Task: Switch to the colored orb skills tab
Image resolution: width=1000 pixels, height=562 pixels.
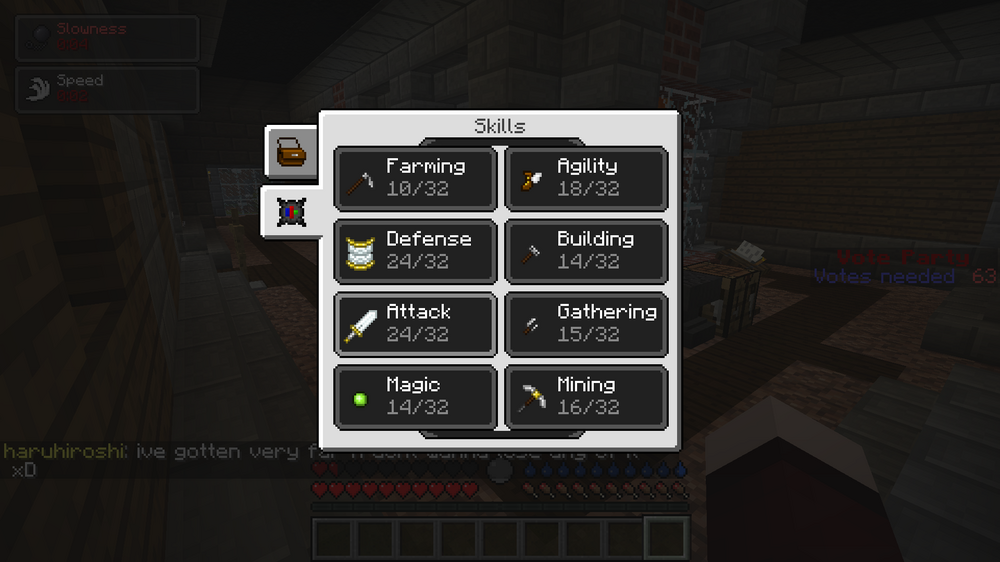Action: pos(292,211)
